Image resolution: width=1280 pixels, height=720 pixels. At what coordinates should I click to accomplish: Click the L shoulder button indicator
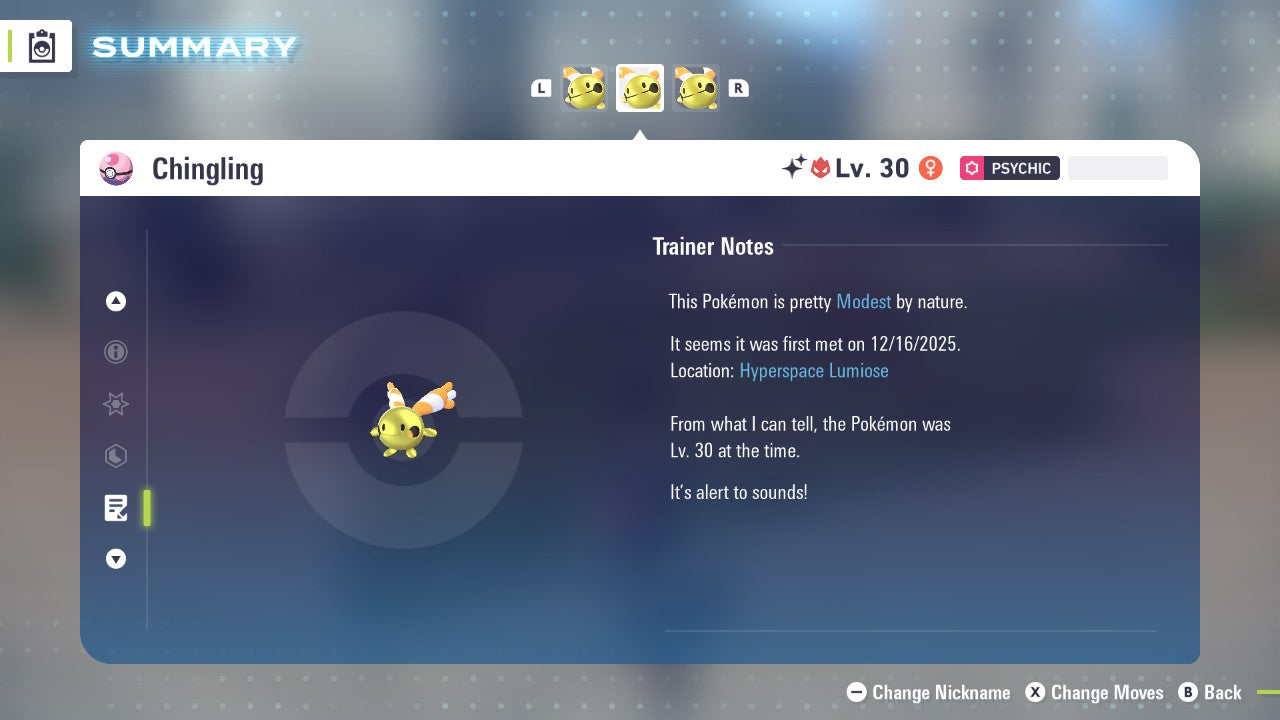point(541,88)
